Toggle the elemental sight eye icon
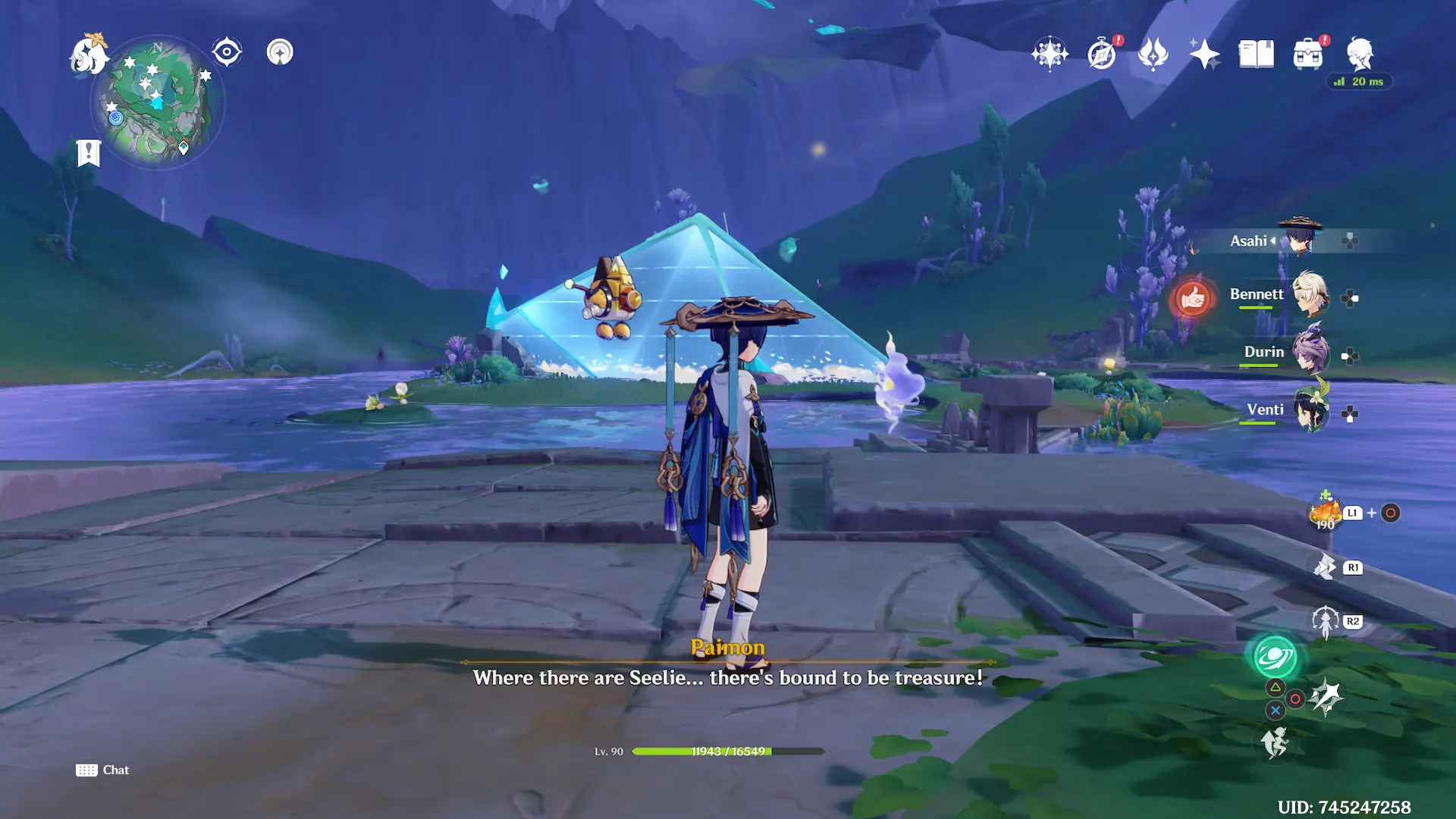1456x819 pixels. [x=227, y=52]
